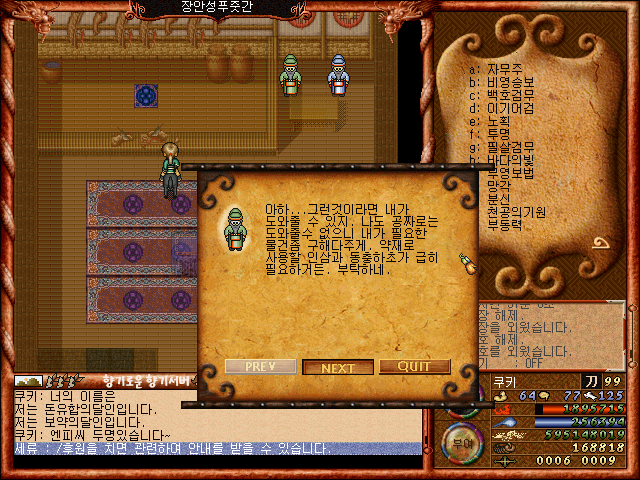Viewport: 640px width, 480px height.
Task: Continue dialogue with the NEXT button
Action: 338,367
